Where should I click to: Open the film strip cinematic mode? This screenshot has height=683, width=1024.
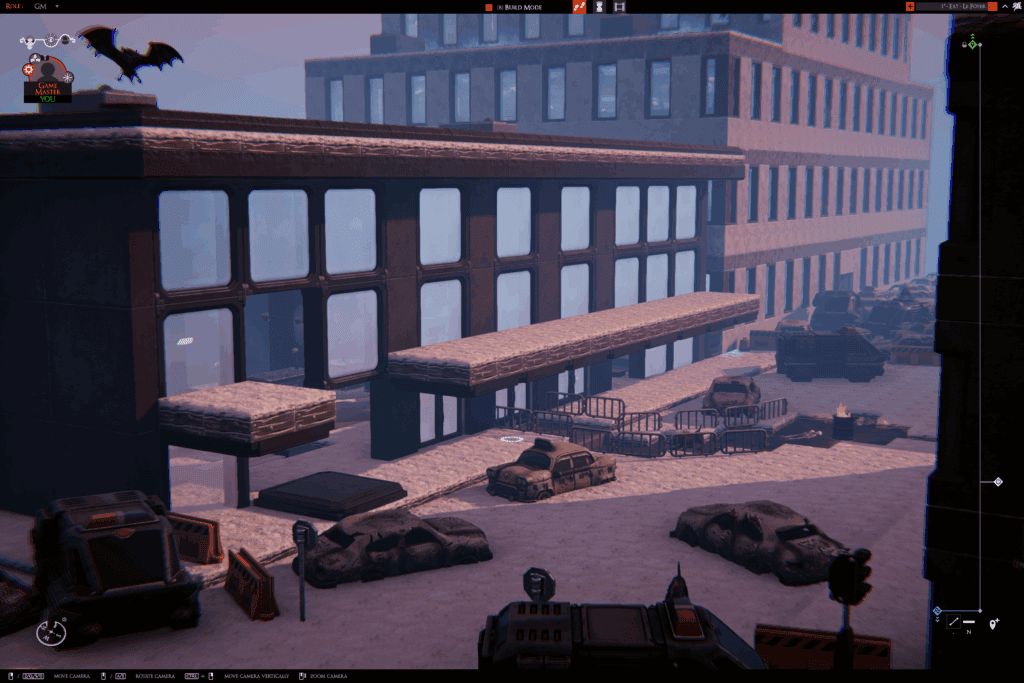click(620, 7)
